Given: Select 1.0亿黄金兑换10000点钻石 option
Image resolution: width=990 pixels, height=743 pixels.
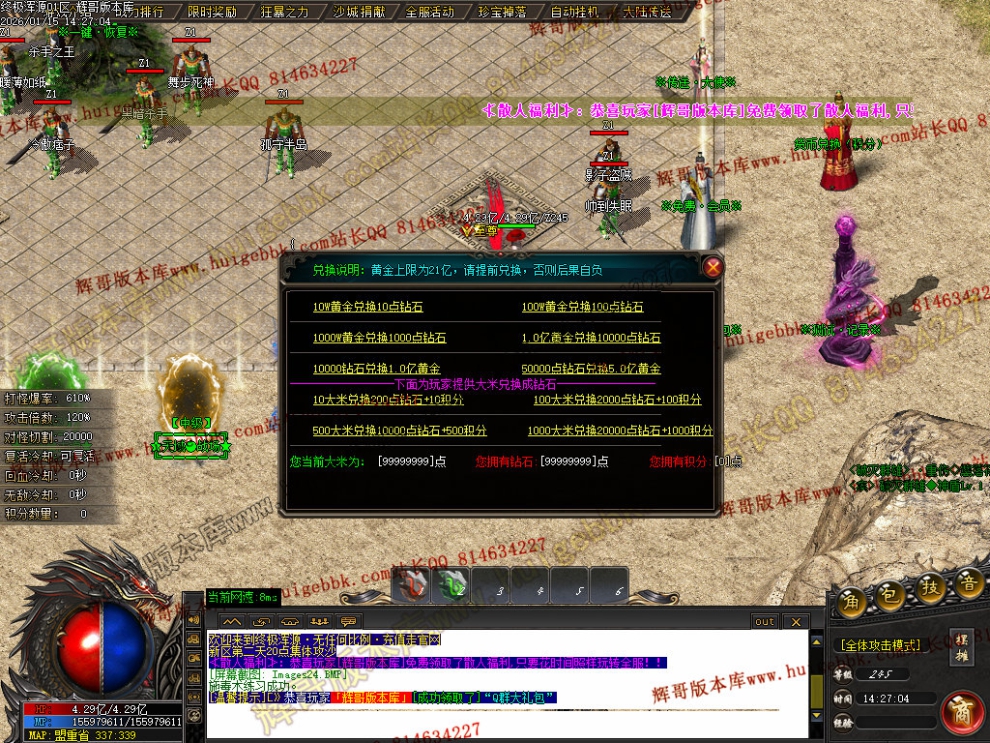Looking at the screenshot, I should (591, 338).
